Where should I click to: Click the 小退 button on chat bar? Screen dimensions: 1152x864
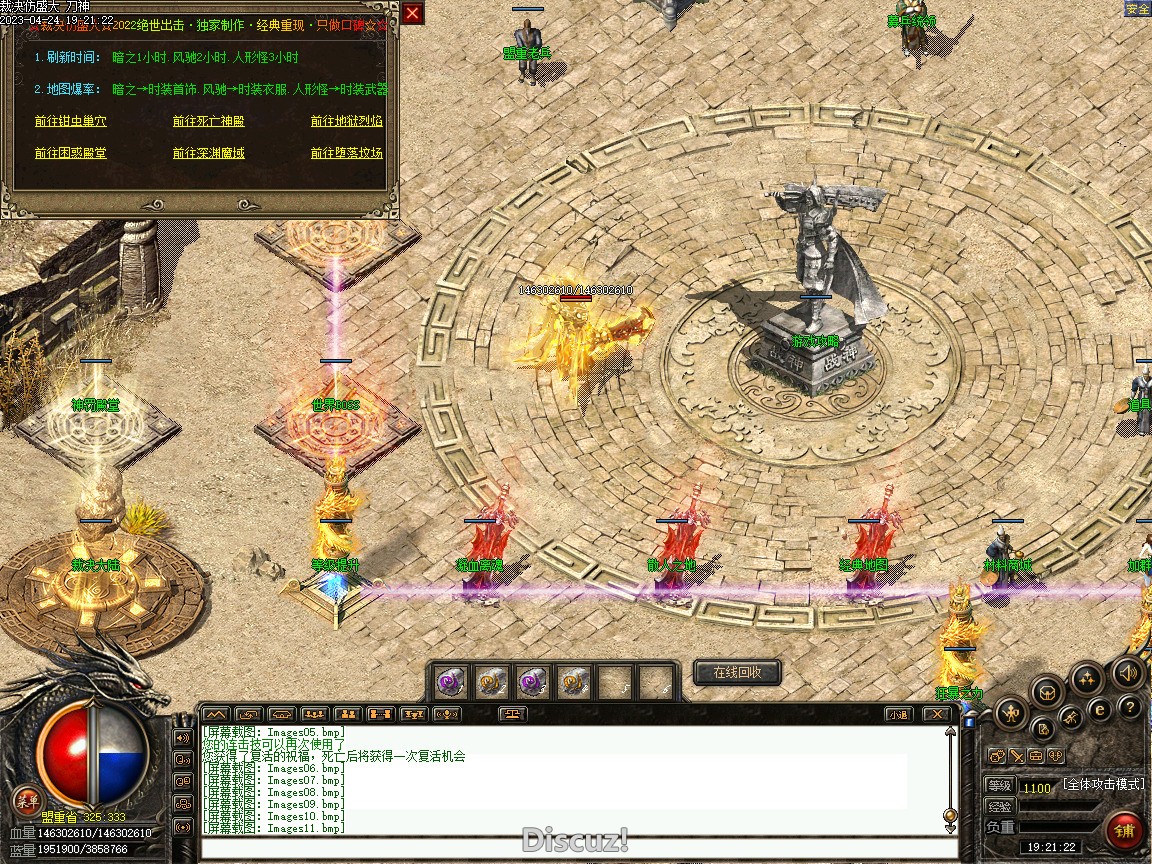coord(898,714)
